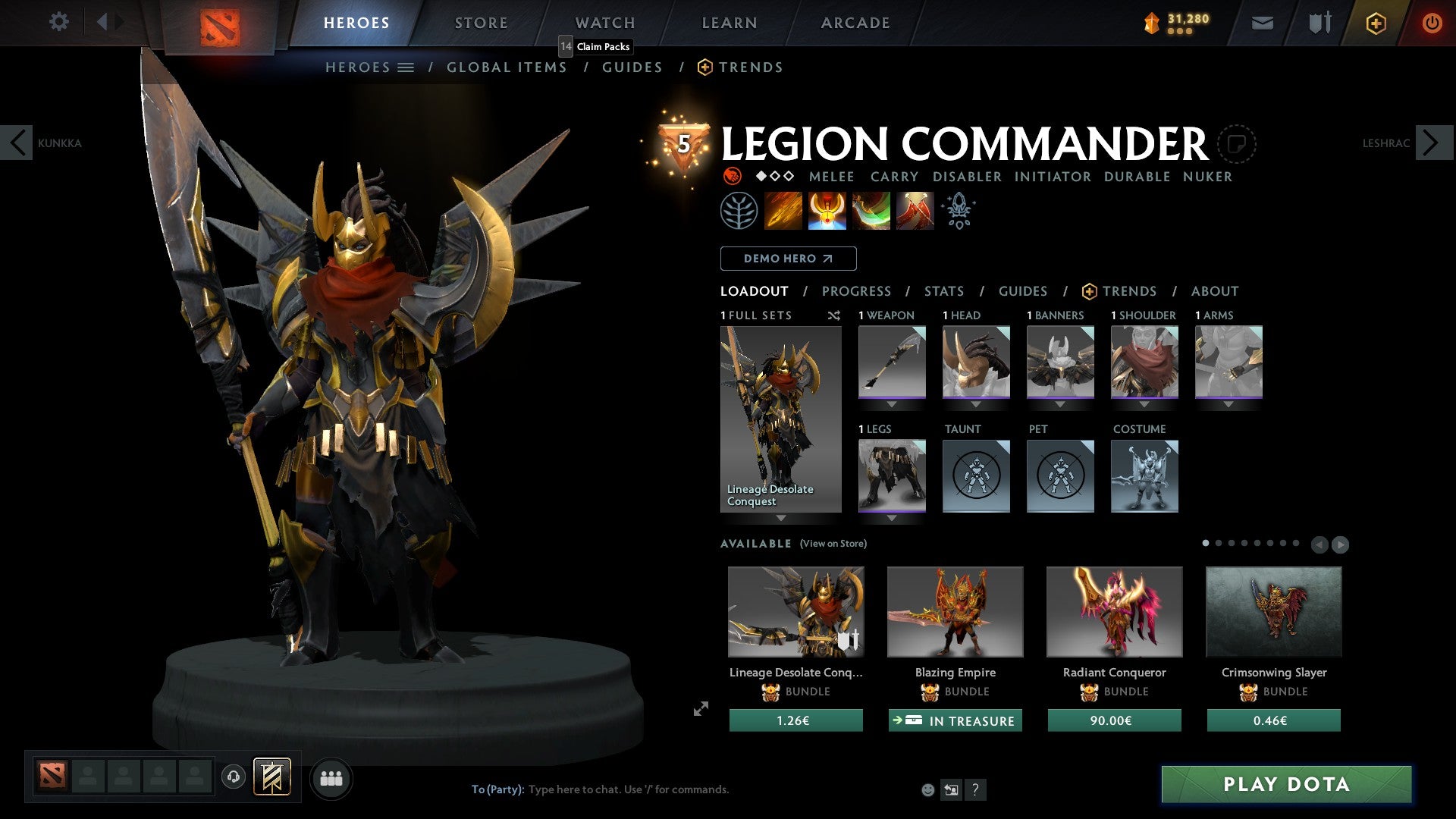Click the next arrow toward Leshrac
The image size is (1456, 819).
coord(1432,143)
